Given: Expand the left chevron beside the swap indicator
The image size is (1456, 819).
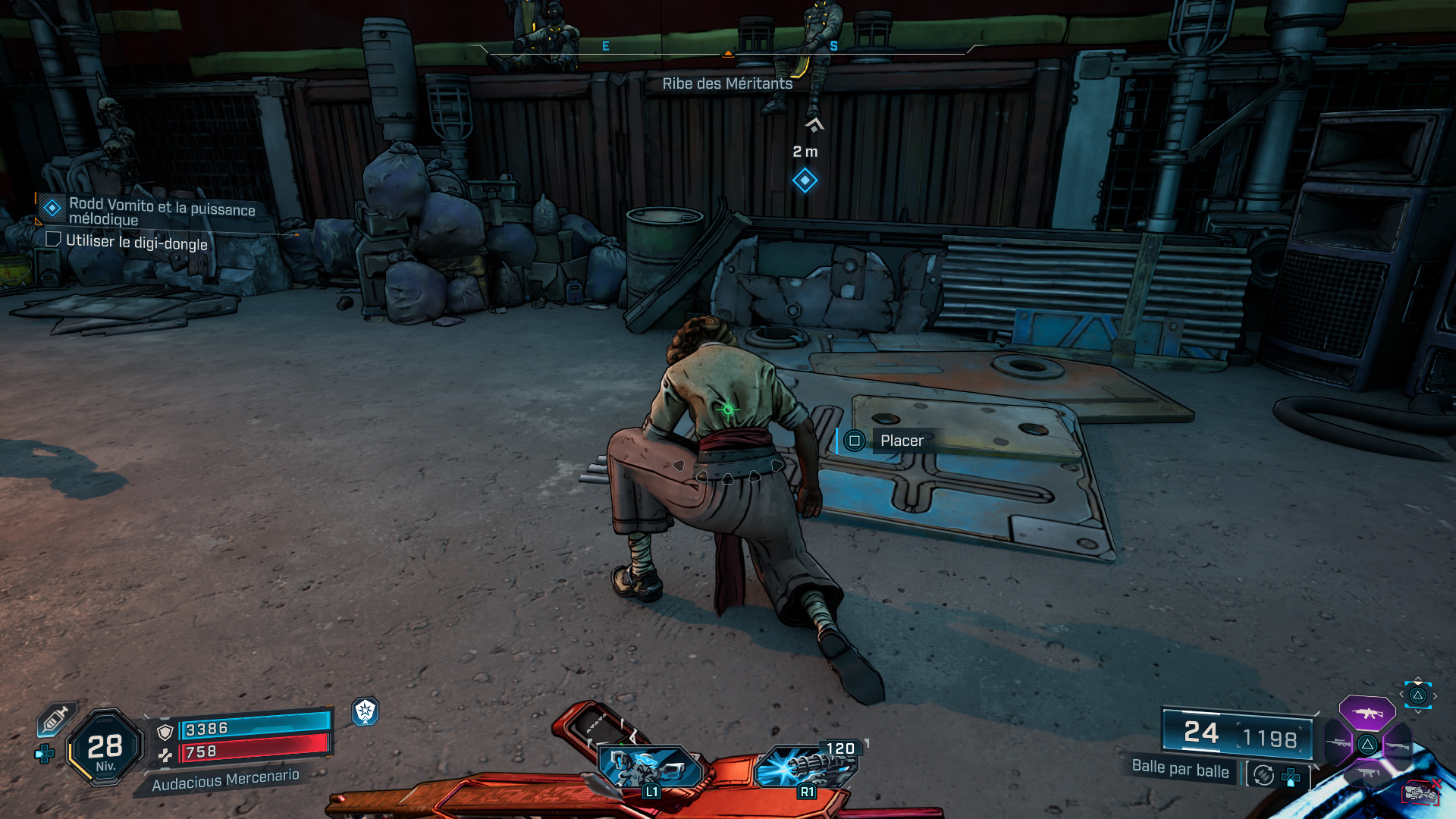Looking at the screenshot, I should 1401,694.
